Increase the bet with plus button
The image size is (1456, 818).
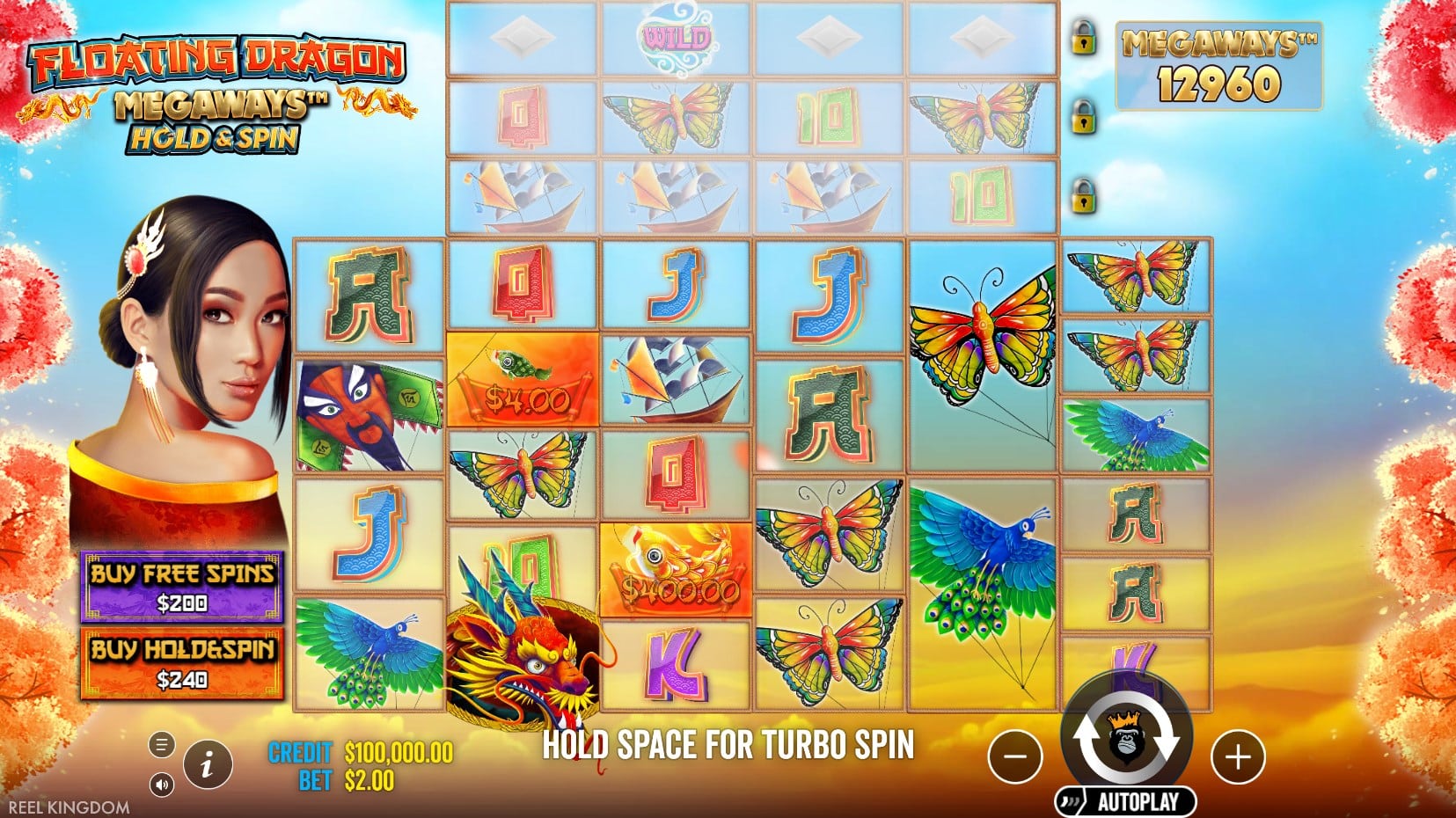(x=1238, y=756)
